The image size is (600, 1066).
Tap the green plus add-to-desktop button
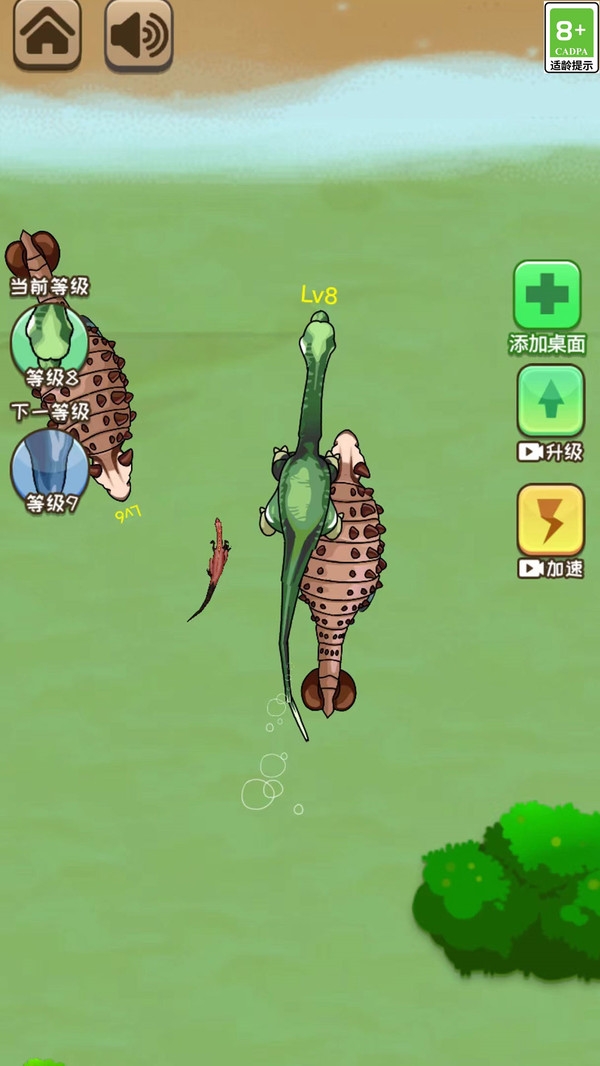click(547, 295)
